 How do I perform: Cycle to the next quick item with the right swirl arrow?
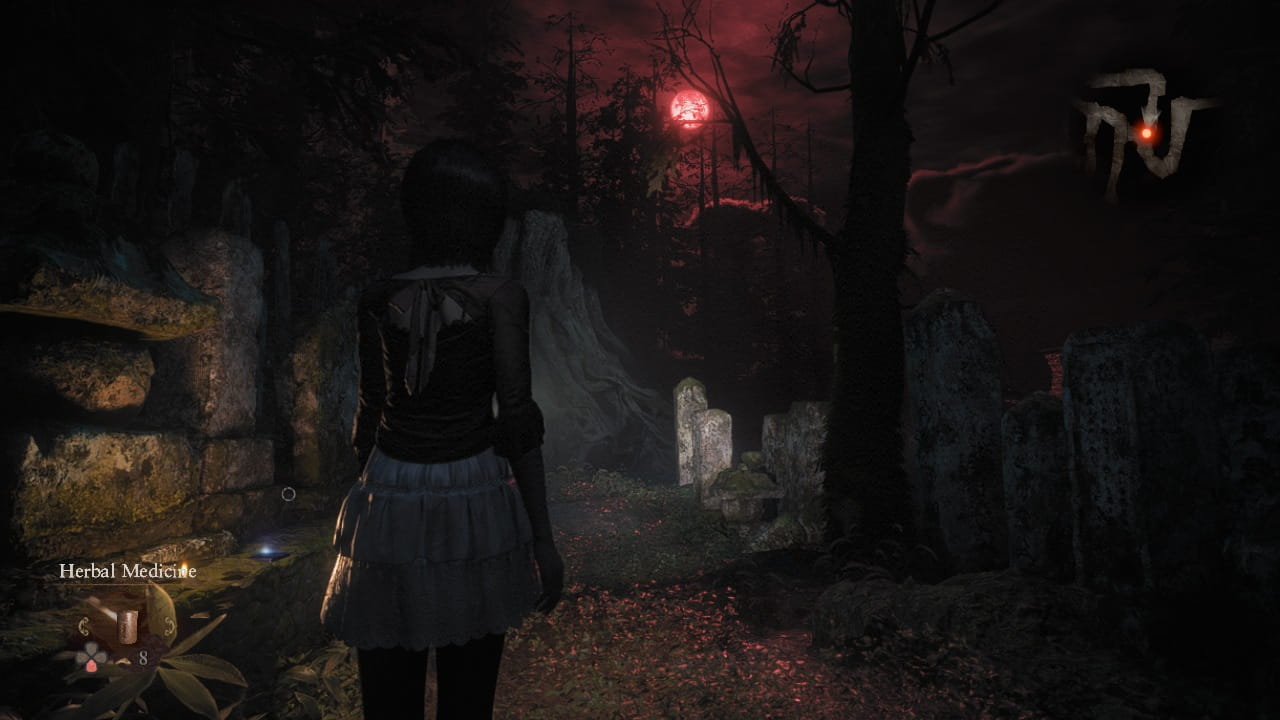tap(168, 627)
